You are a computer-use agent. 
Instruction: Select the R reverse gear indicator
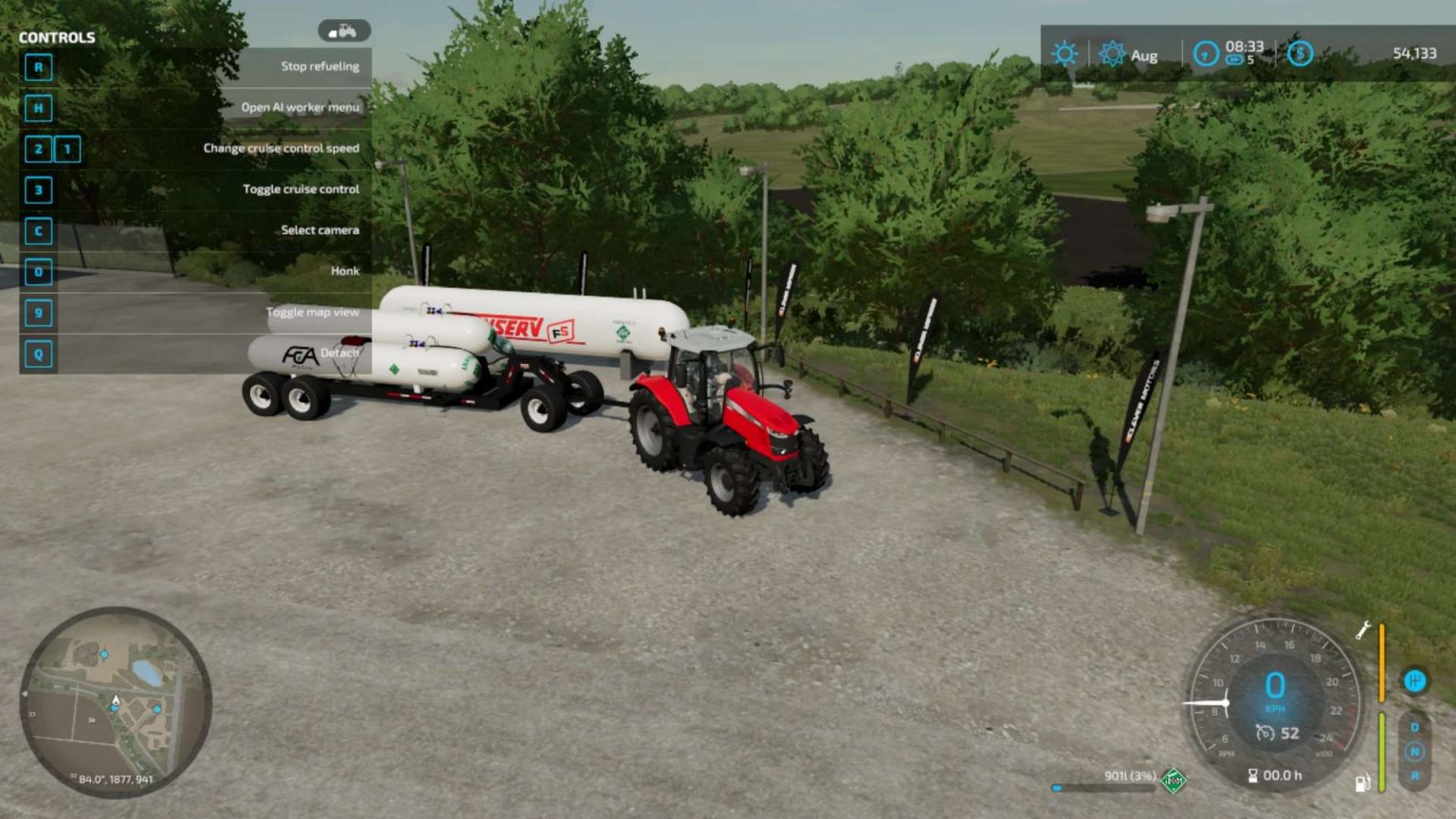pyautogui.click(x=1414, y=775)
